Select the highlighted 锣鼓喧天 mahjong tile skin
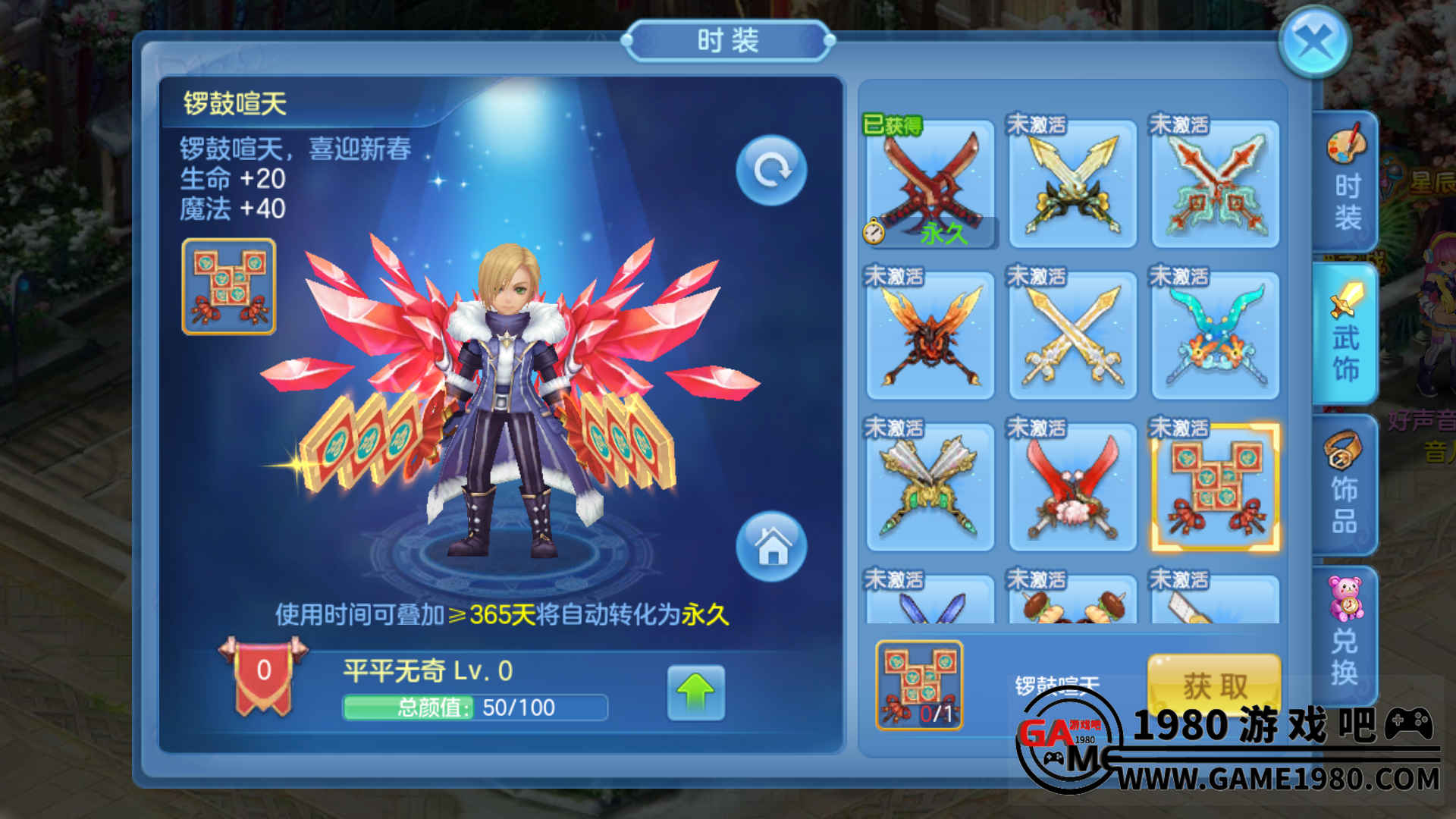This screenshot has height=819, width=1456. (1215, 487)
